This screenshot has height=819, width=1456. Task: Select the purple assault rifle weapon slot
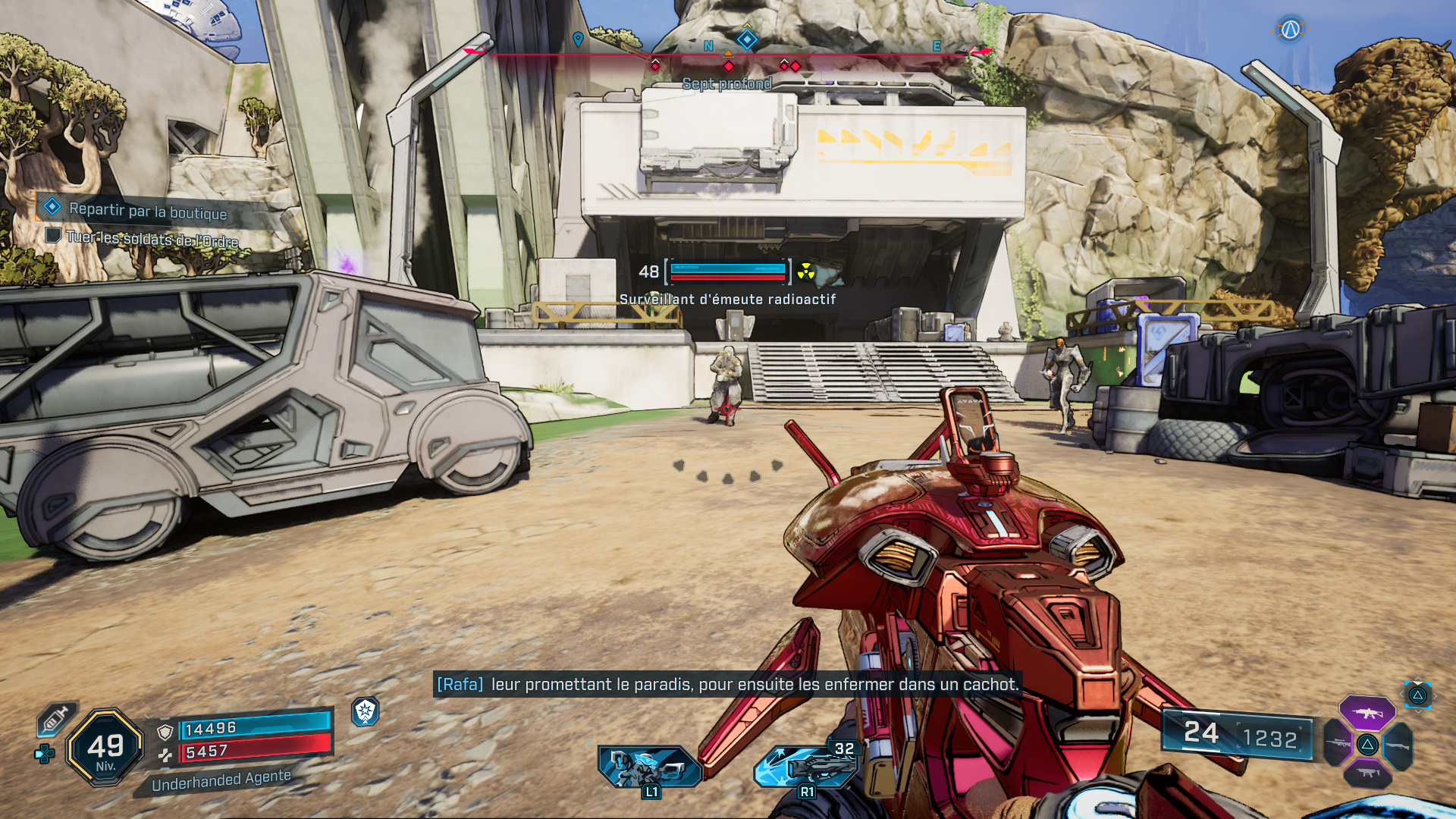point(1367,713)
